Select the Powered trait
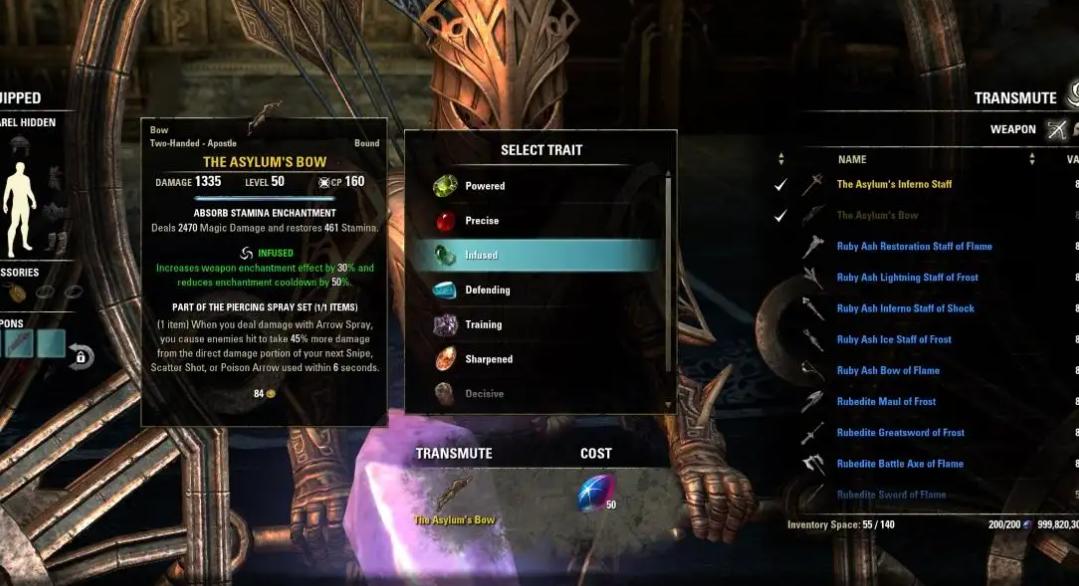The image size is (1079, 586). click(x=485, y=186)
